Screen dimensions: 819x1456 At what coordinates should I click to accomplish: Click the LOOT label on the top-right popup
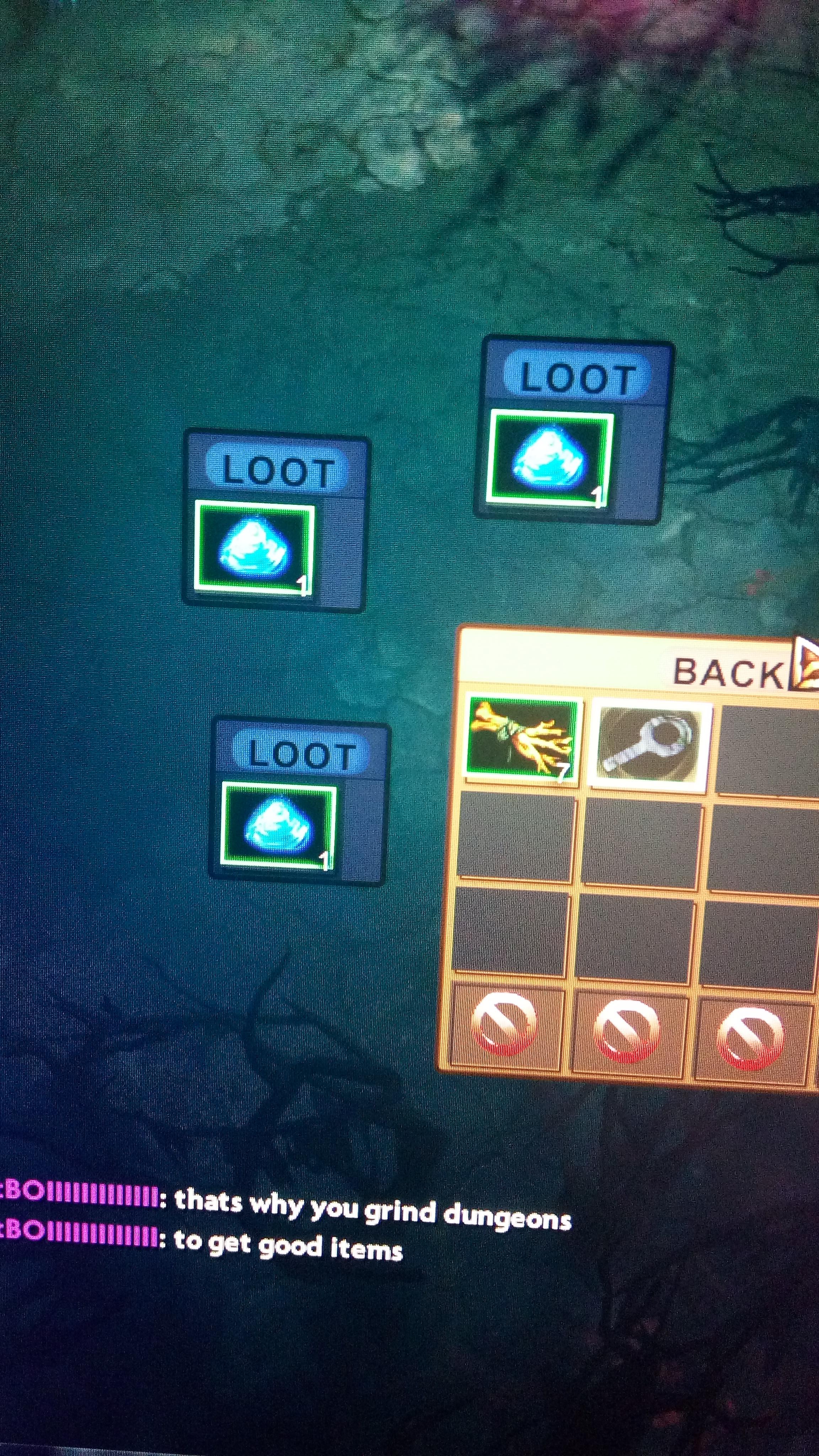coord(577,376)
